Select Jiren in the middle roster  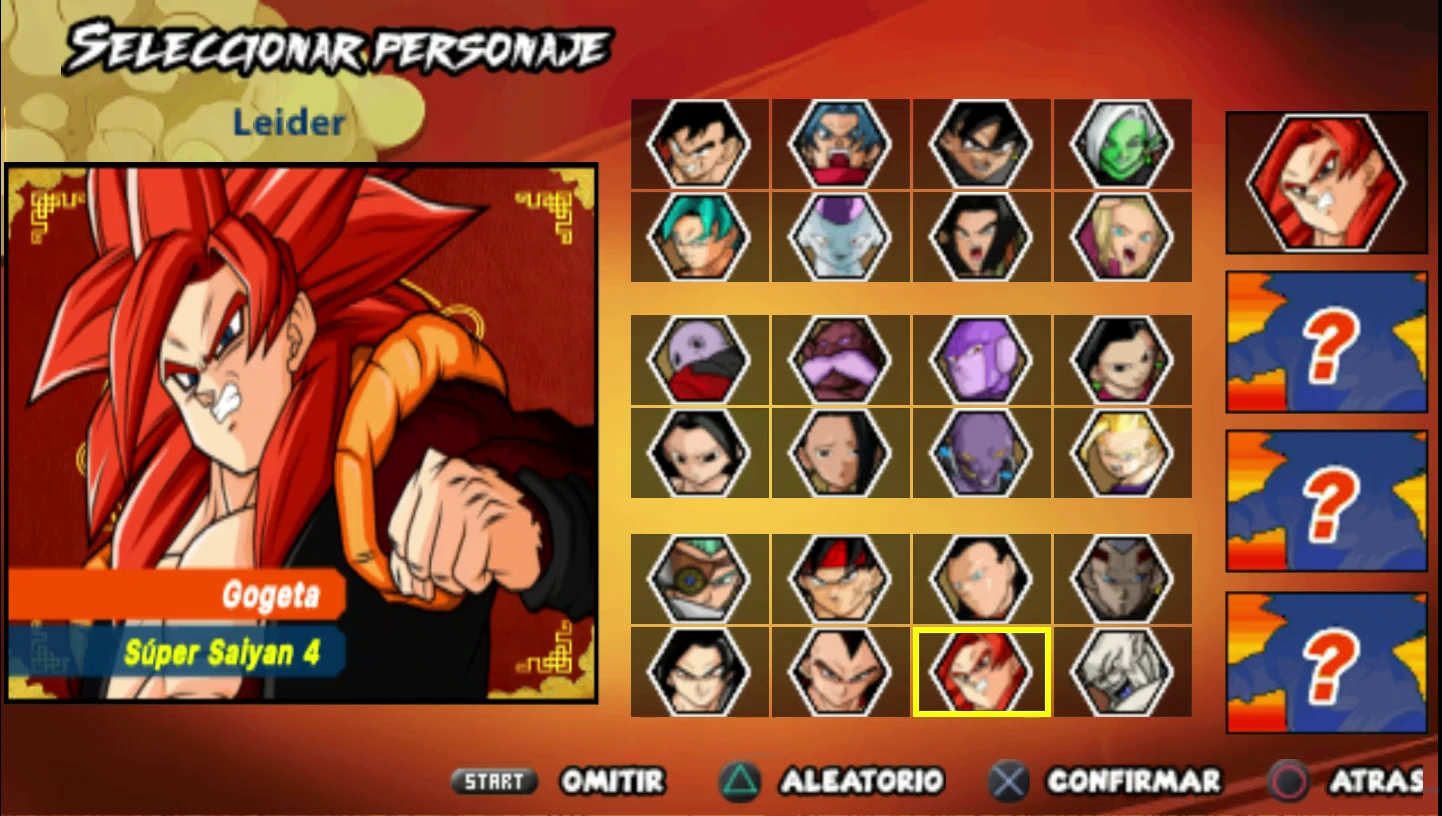700,358
